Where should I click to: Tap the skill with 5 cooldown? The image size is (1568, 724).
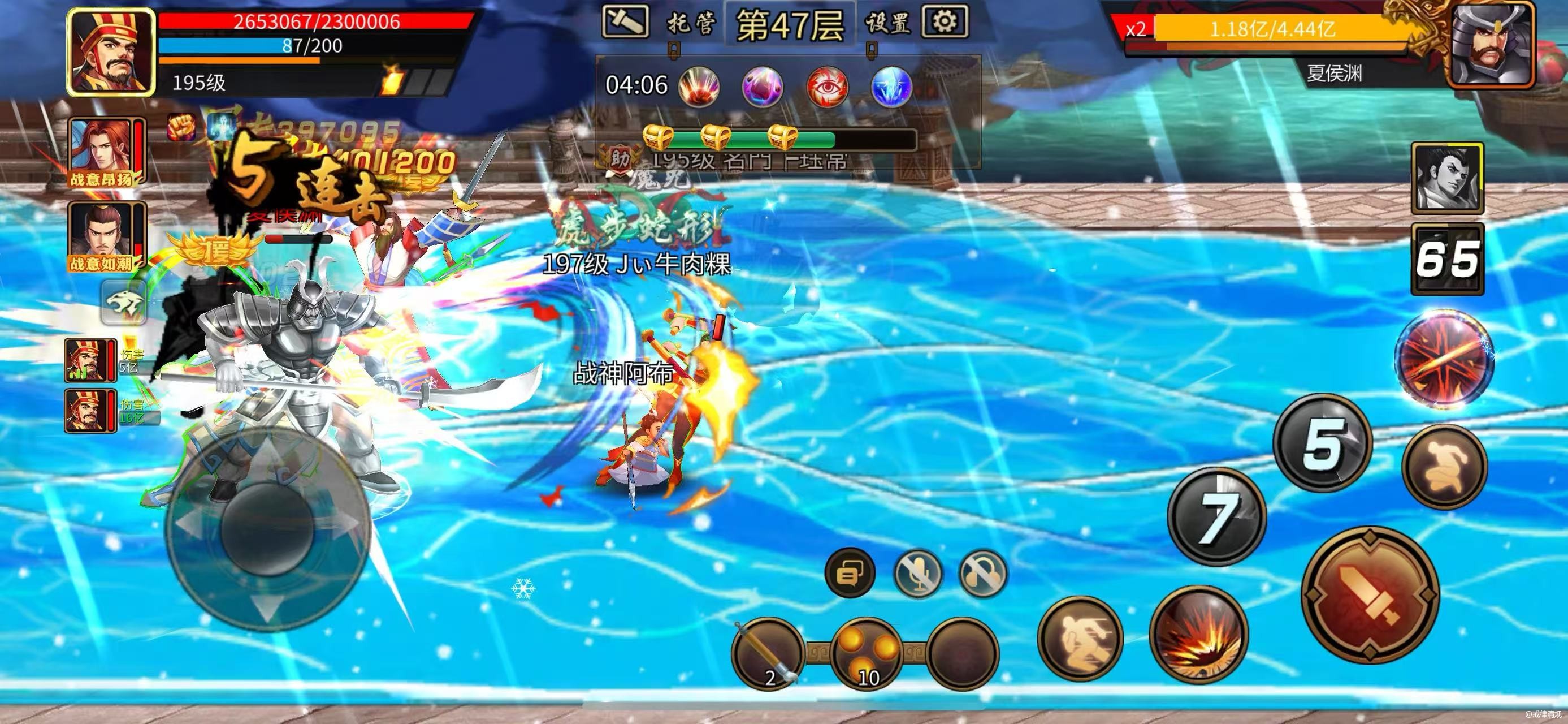pyautogui.click(x=1322, y=443)
